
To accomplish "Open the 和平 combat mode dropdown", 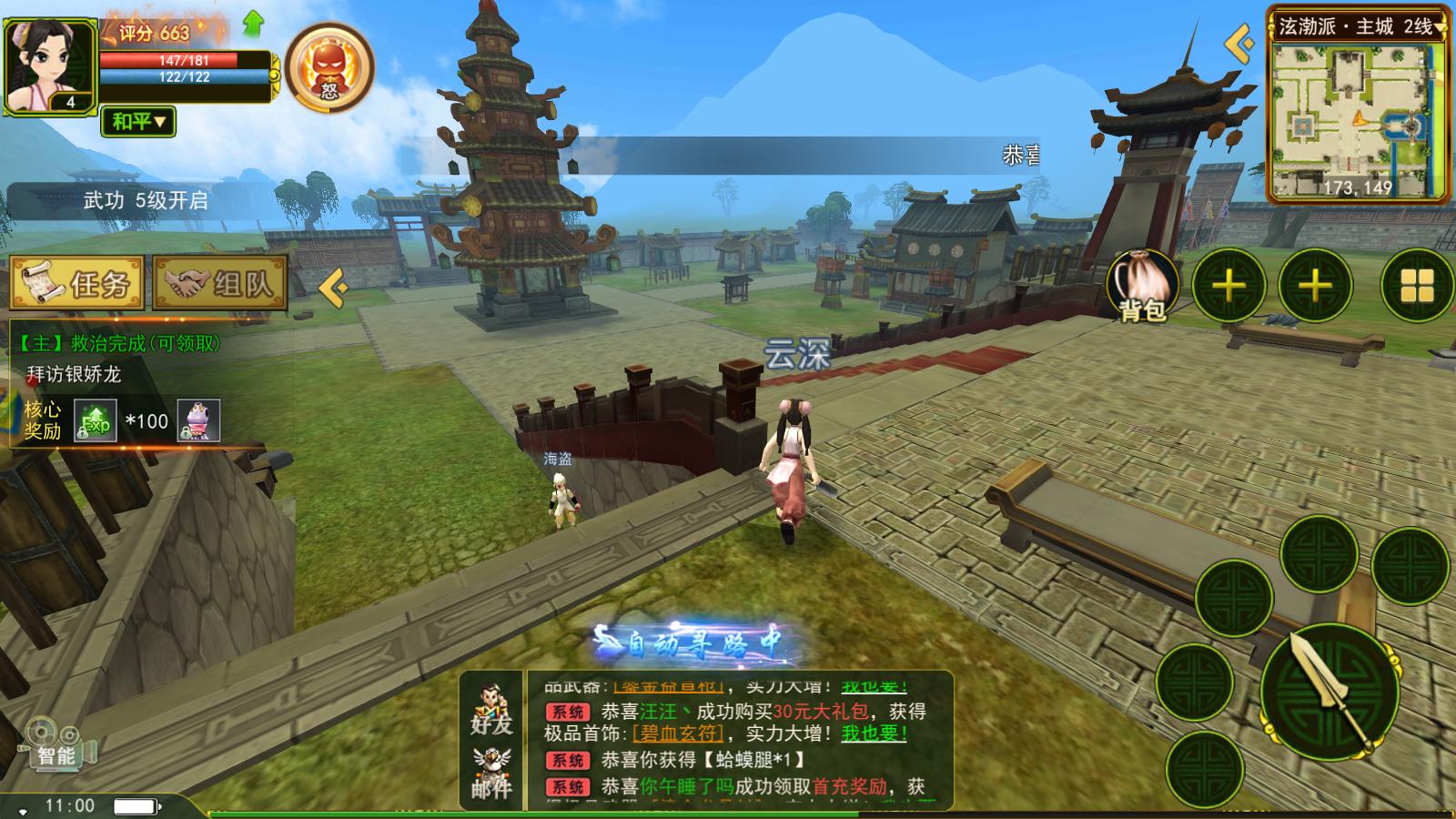I will [138, 121].
